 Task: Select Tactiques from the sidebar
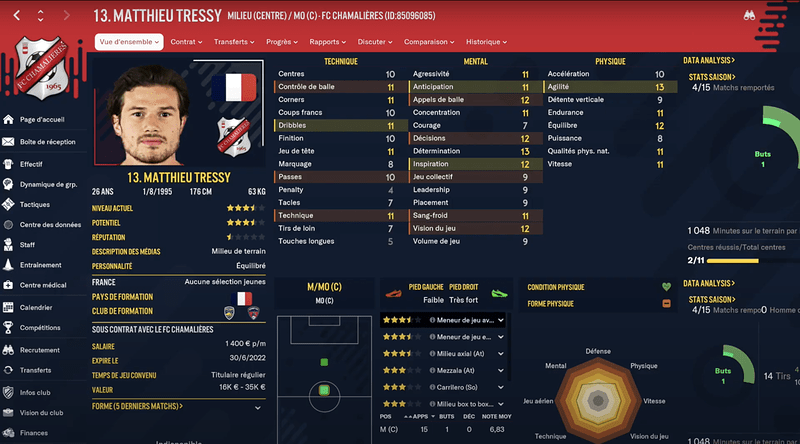(x=34, y=204)
